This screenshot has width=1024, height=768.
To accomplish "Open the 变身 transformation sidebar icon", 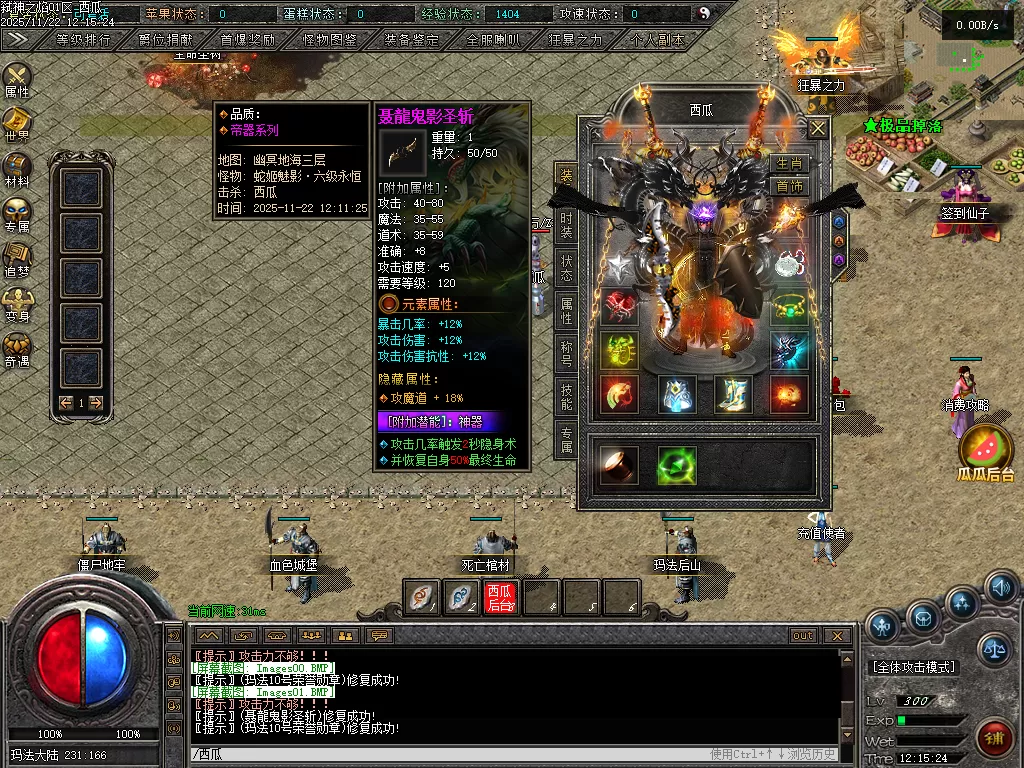I will (x=17, y=304).
